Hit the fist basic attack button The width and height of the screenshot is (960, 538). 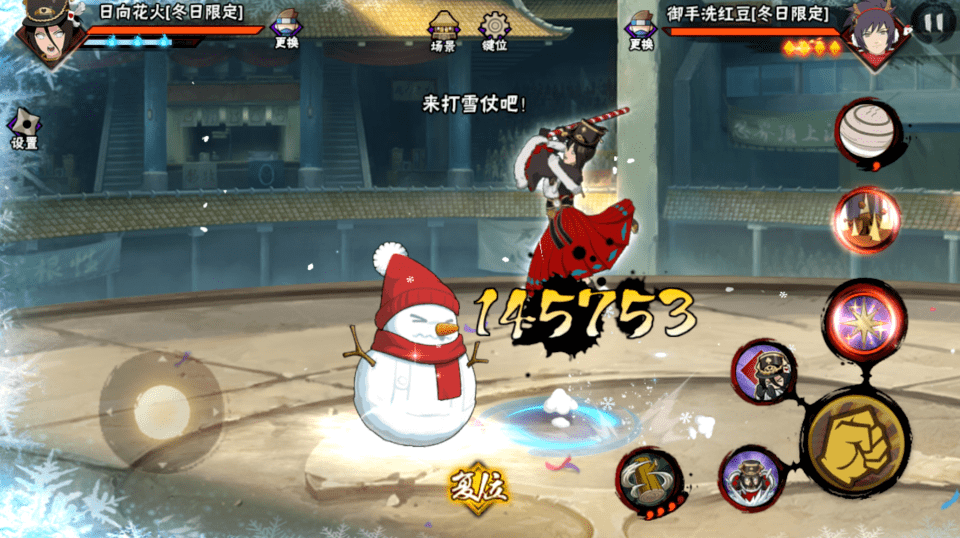[x=855, y=440]
